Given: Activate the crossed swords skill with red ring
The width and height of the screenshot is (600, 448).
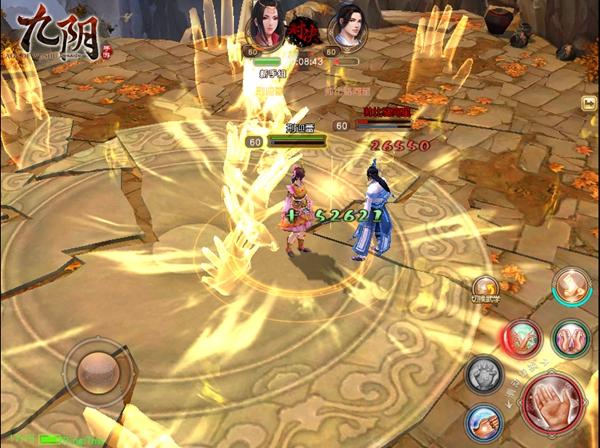Looking at the screenshot, I should coord(523,339).
